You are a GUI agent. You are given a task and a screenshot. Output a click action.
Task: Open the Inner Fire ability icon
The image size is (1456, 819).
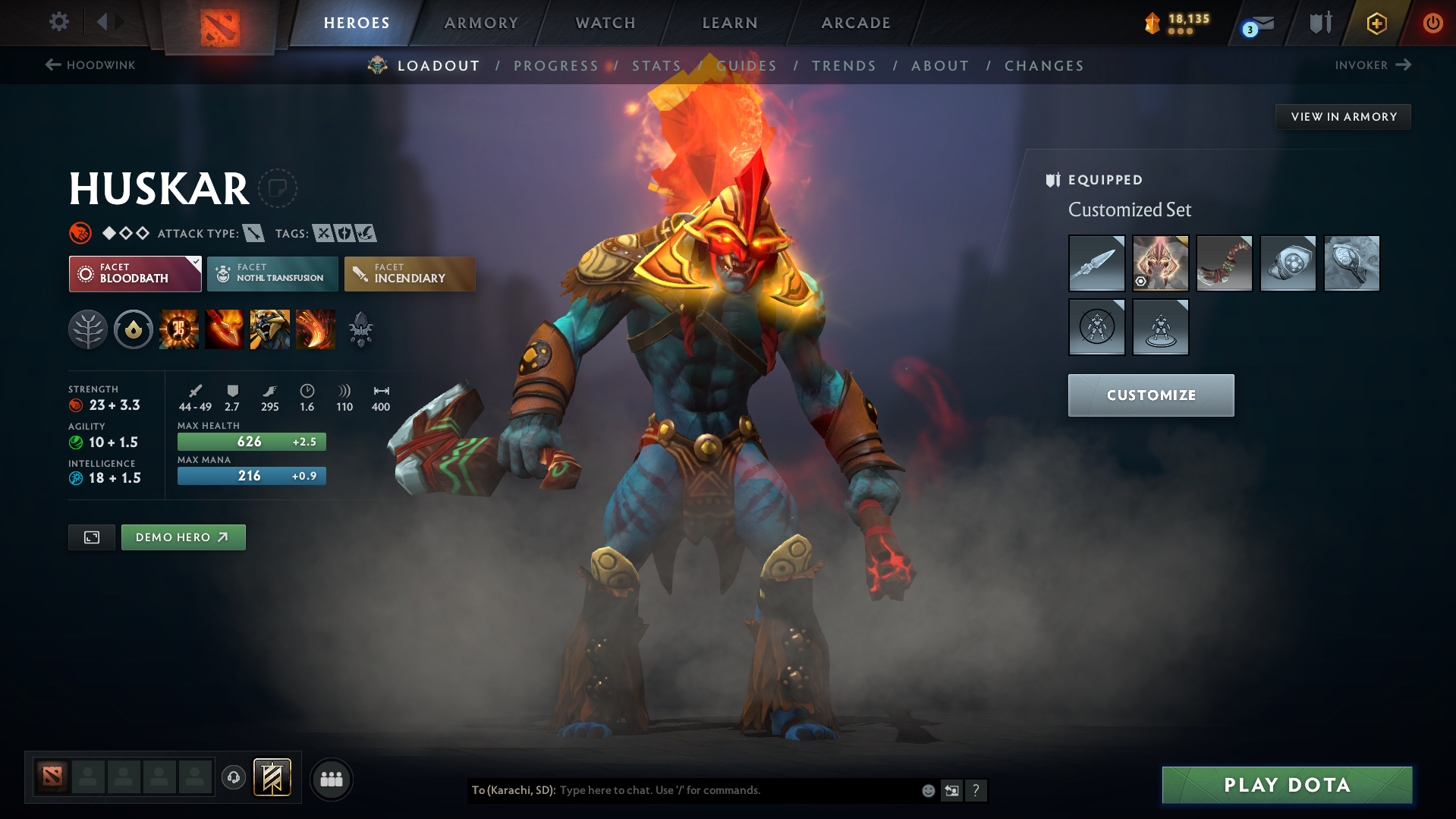(179, 329)
